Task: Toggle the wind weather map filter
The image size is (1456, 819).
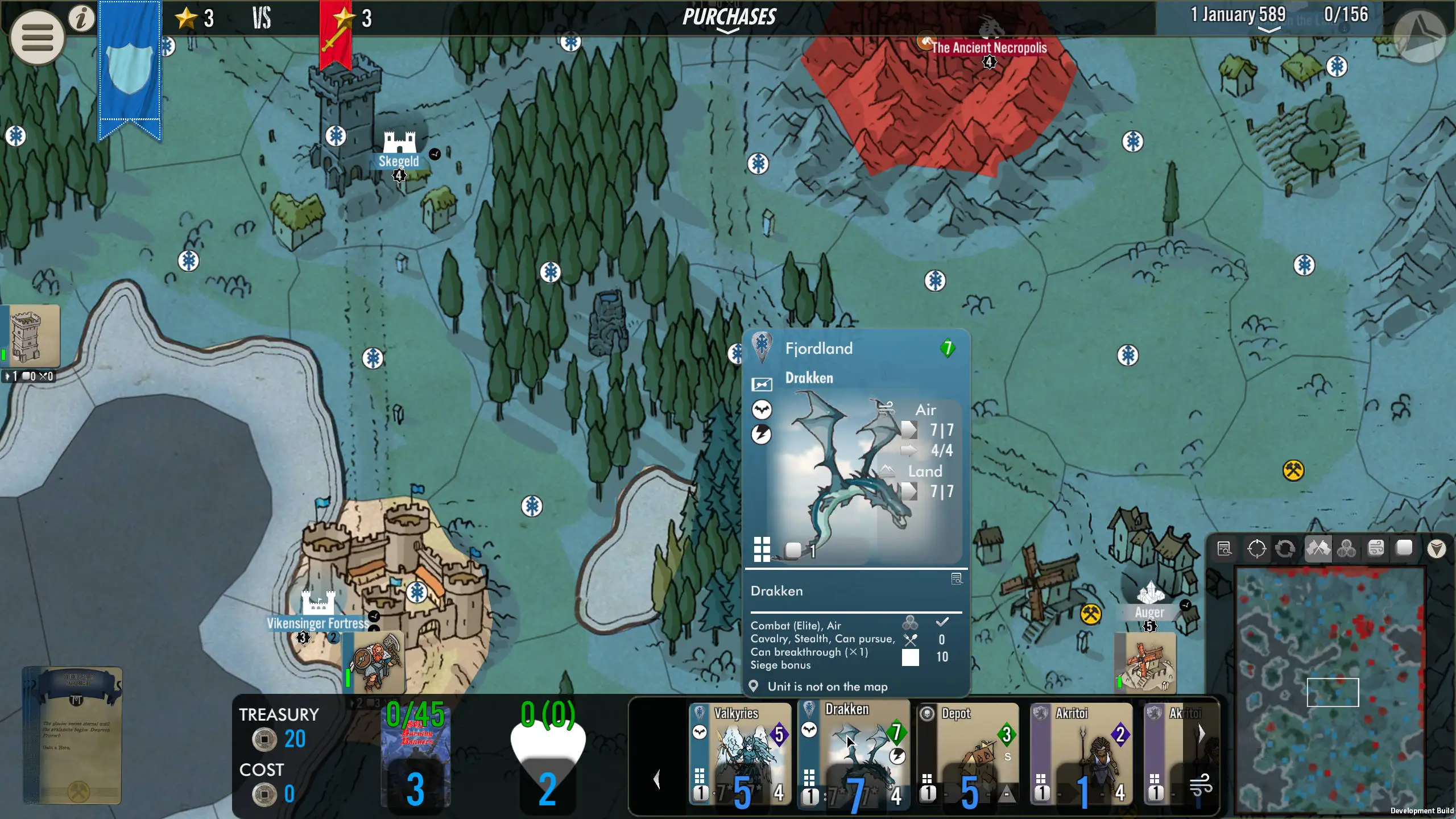Action: click(1376, 549)
